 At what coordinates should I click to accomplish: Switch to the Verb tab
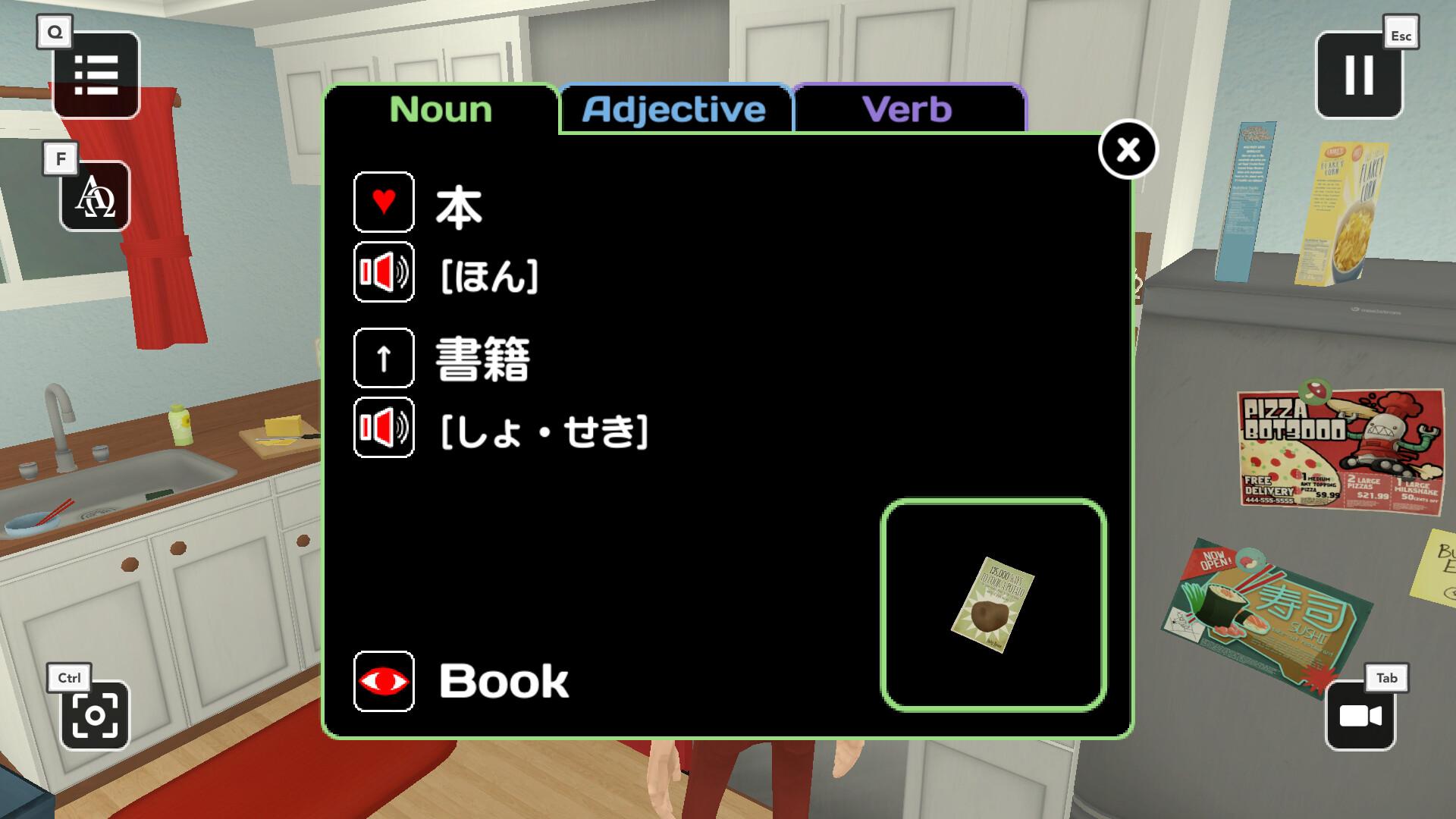908,109
